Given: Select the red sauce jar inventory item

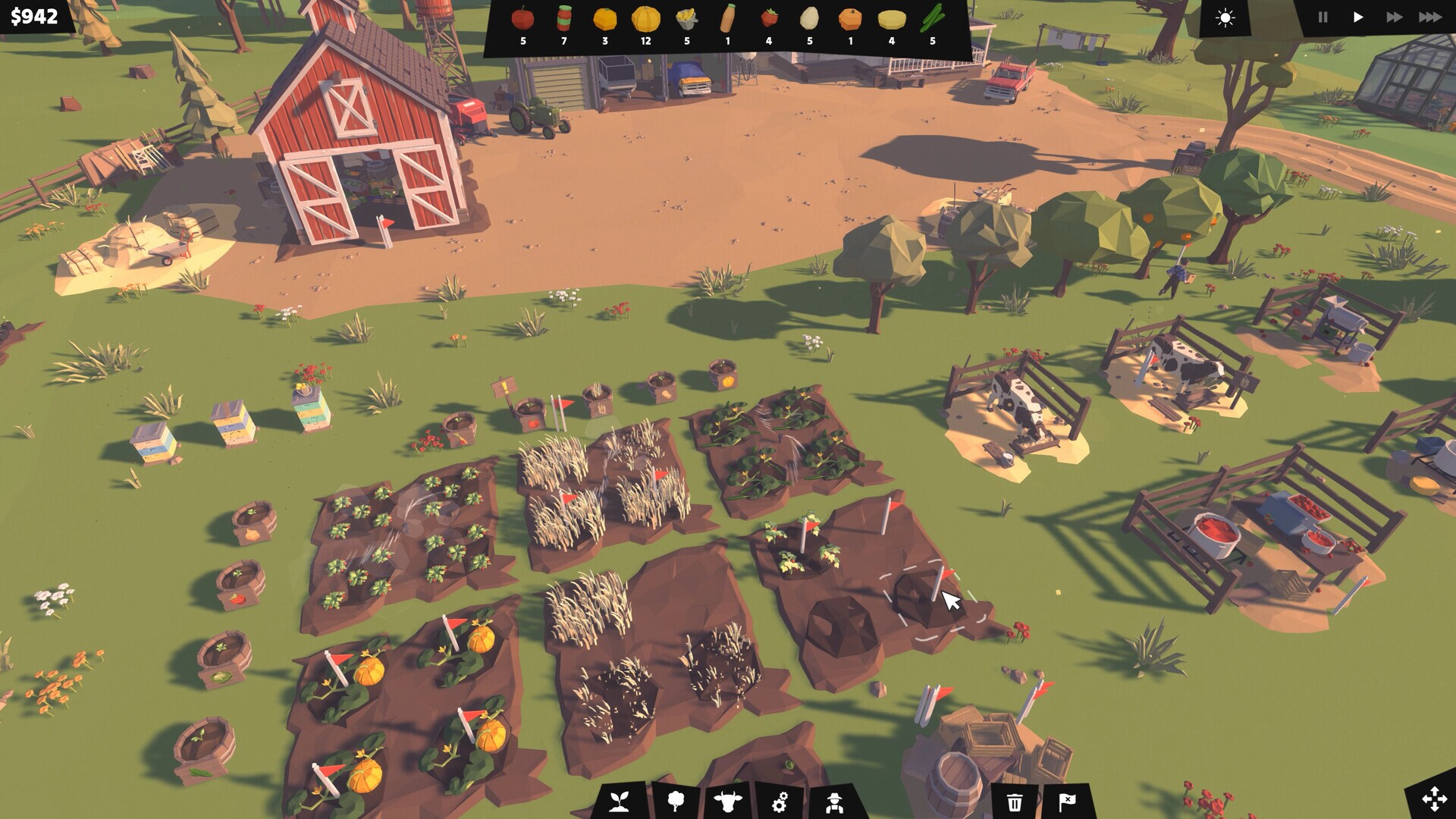Looking at the screenshot, I should [x=563, y=18].
